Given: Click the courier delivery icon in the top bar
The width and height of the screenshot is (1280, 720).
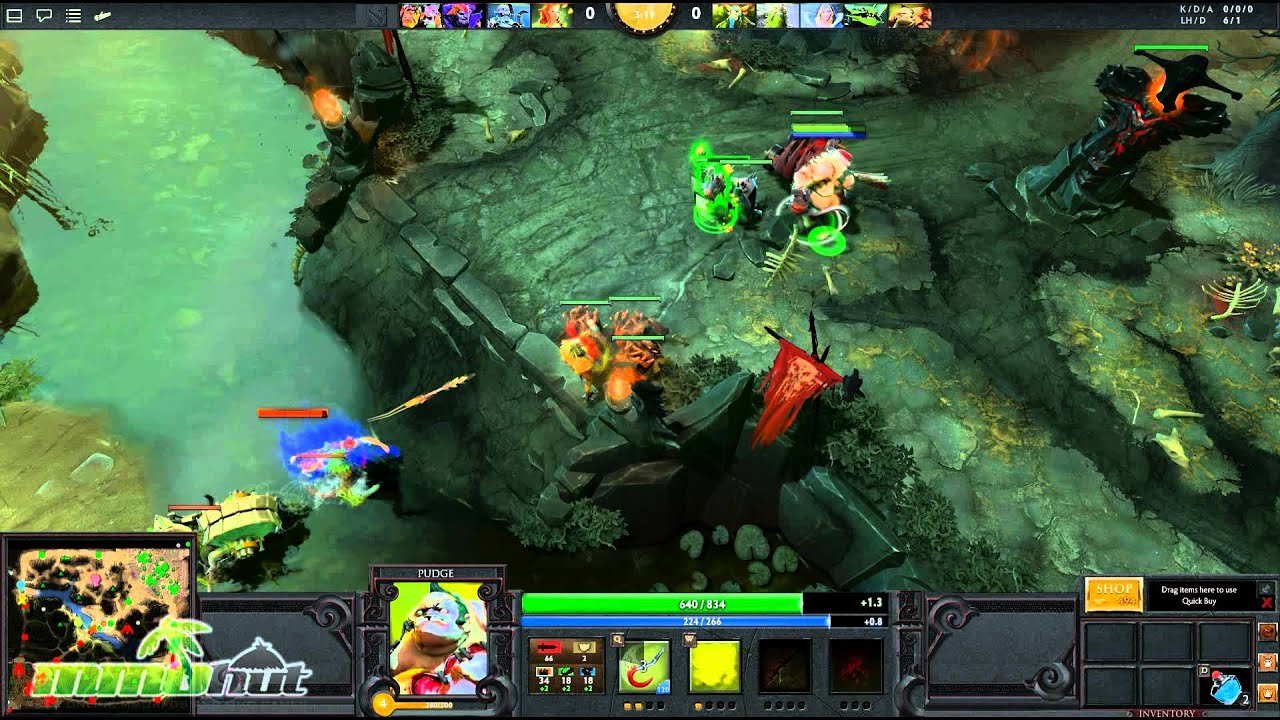Looking at the screenshot, I should click(x=103, y=15).
